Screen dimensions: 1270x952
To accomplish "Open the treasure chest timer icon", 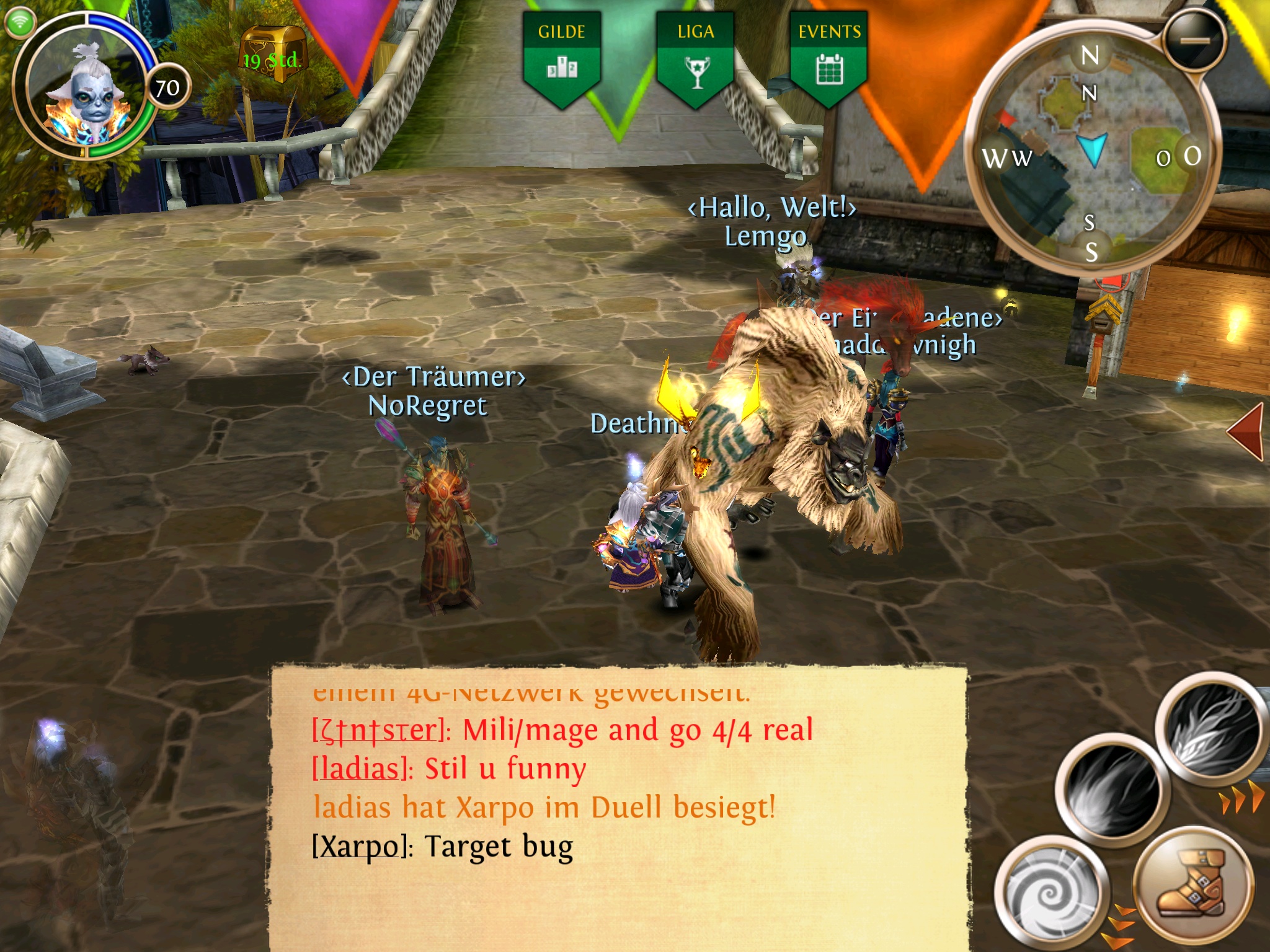I will click(272, 55).
